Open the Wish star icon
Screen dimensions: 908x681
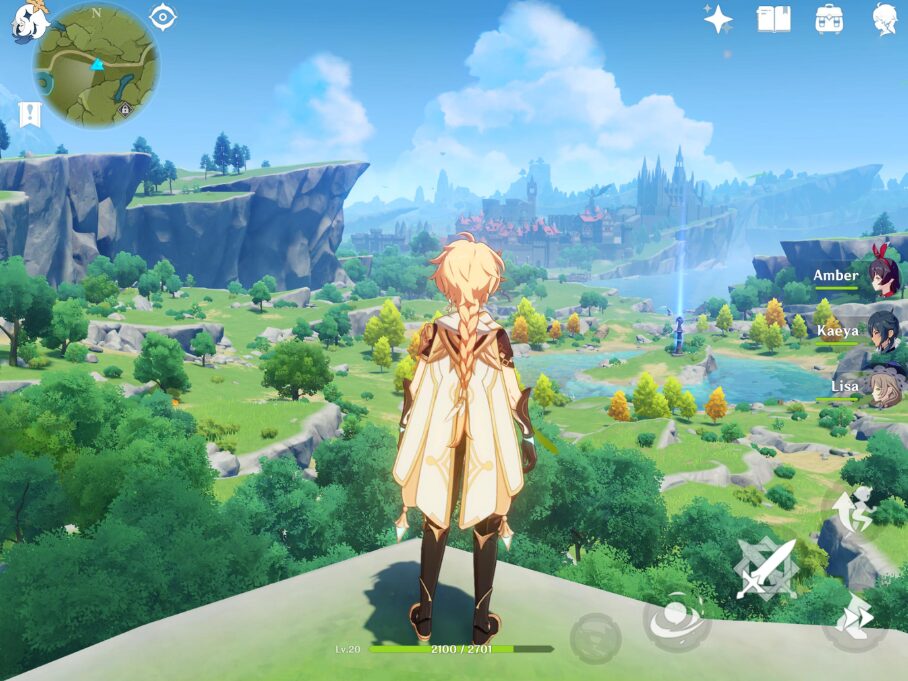point(718,19)
